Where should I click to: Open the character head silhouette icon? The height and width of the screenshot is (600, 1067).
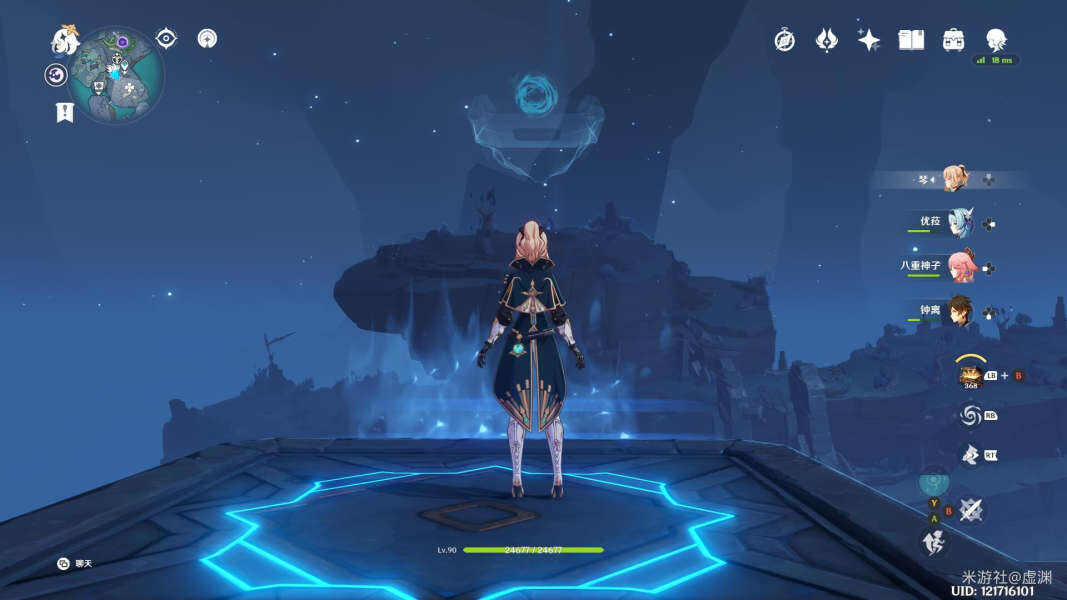996,40
